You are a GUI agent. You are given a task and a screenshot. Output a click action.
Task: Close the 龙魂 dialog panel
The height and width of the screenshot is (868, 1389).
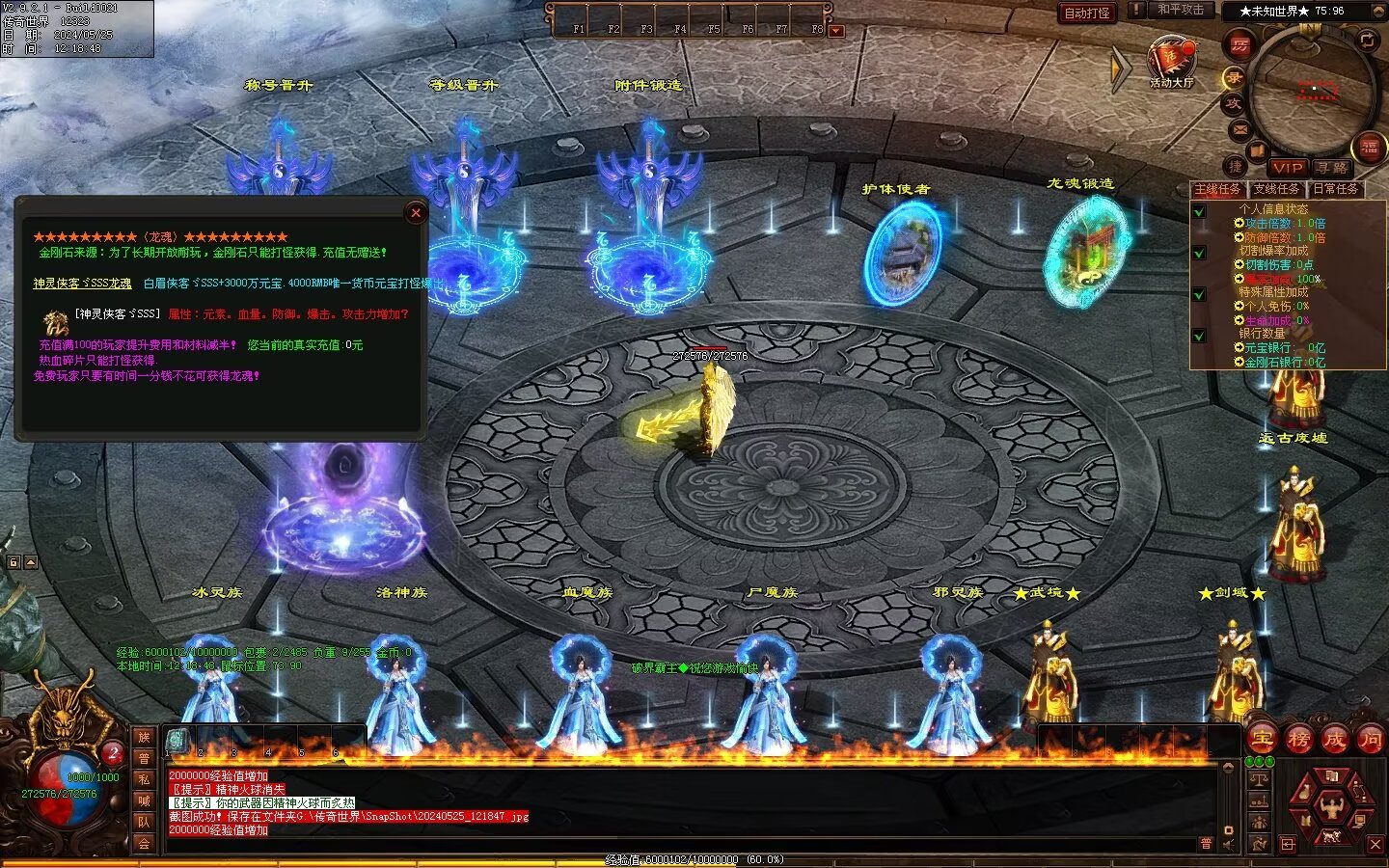(x=416, y=213)
